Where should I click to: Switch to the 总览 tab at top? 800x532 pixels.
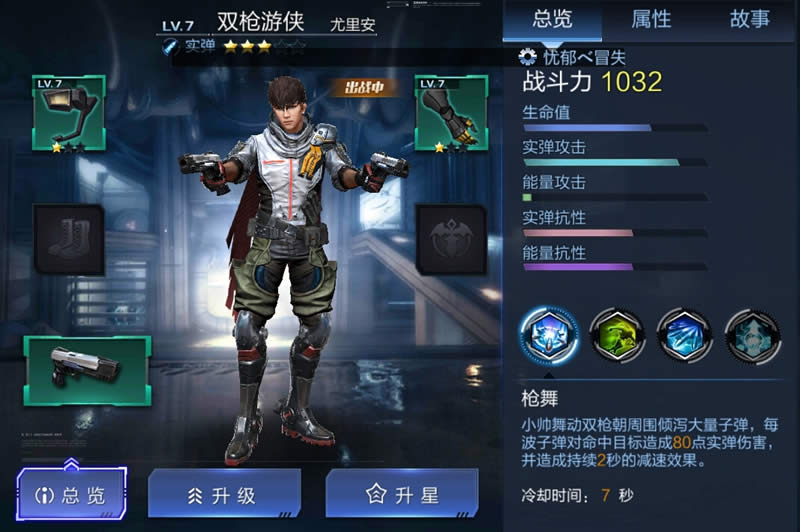(552, 19)
